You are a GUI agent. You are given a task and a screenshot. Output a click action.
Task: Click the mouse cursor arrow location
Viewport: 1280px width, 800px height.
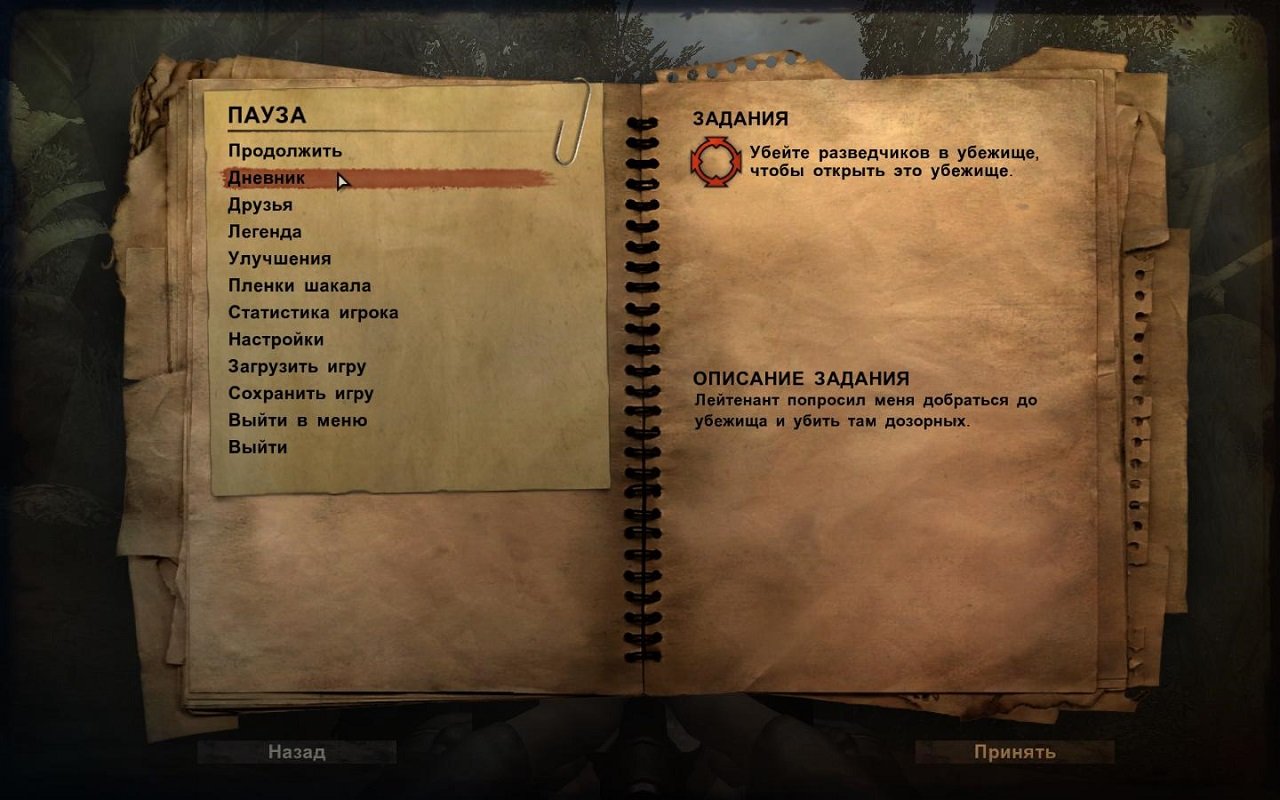click(x=340, y=182)
